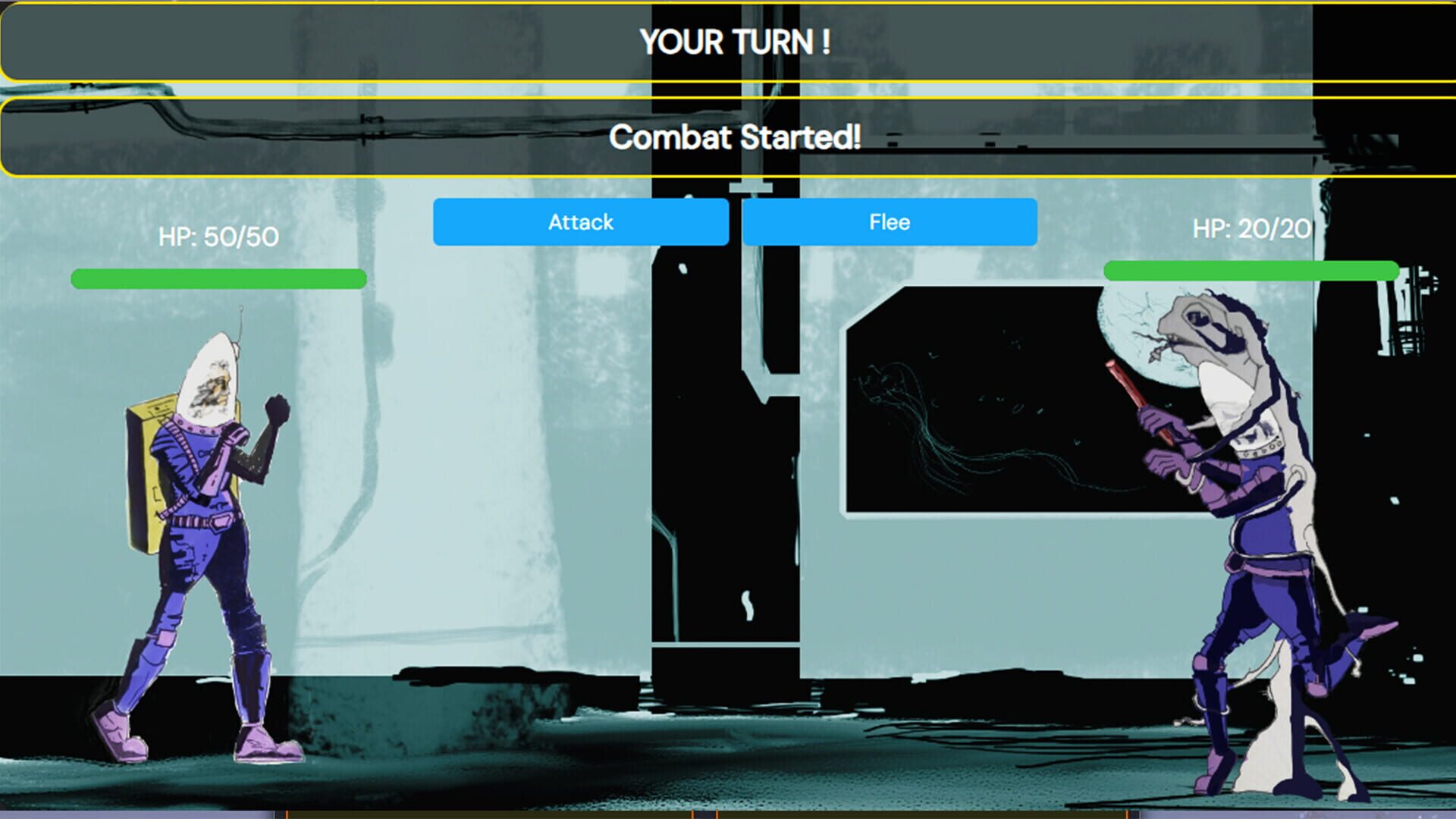
Task: Click the Attack button to strike
Action: [581, 221]
